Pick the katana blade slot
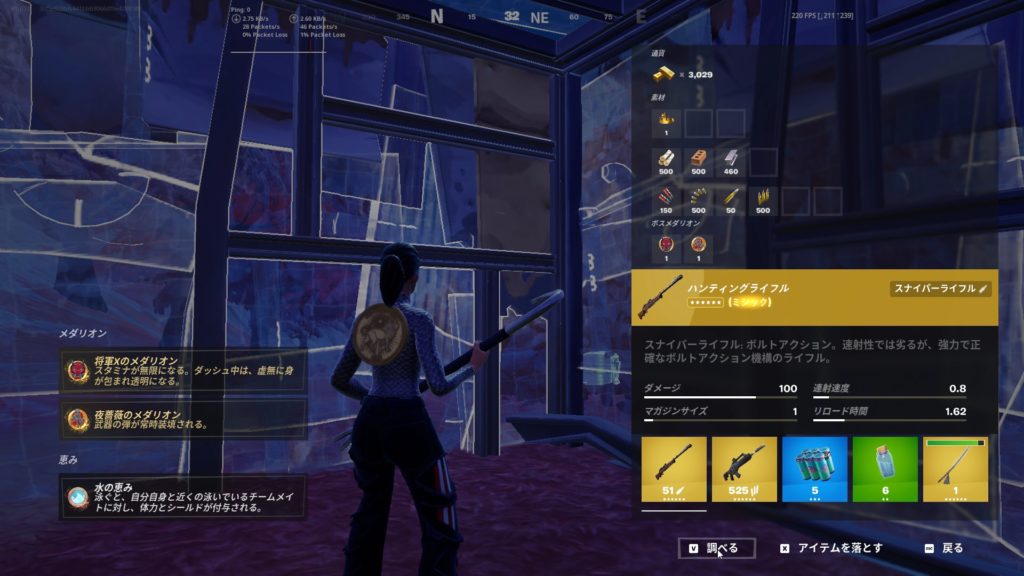The height and width of the screenshot is (576, 1024). 954,468
